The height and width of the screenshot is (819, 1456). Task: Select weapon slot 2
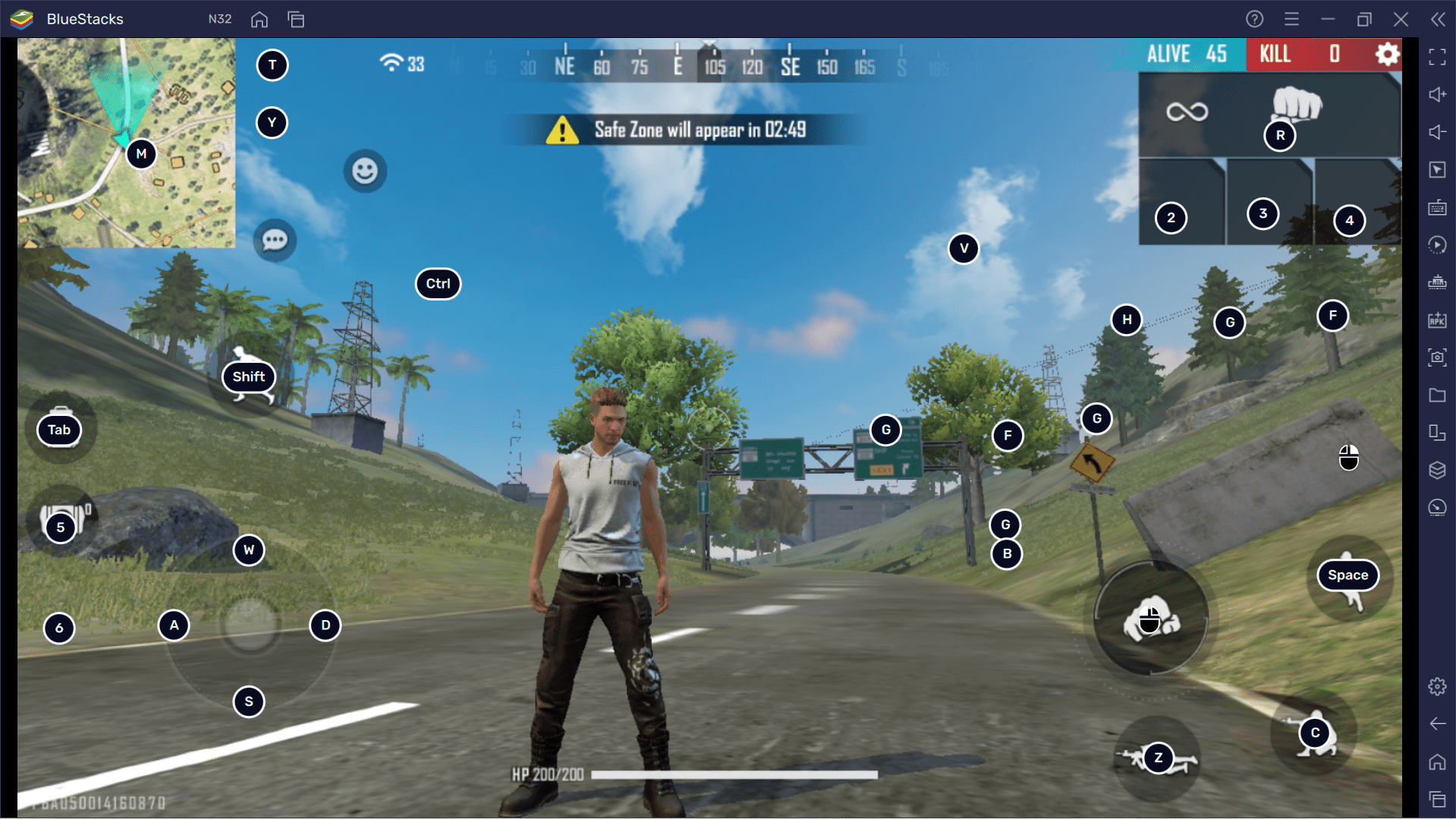(x=1171, y=218)
